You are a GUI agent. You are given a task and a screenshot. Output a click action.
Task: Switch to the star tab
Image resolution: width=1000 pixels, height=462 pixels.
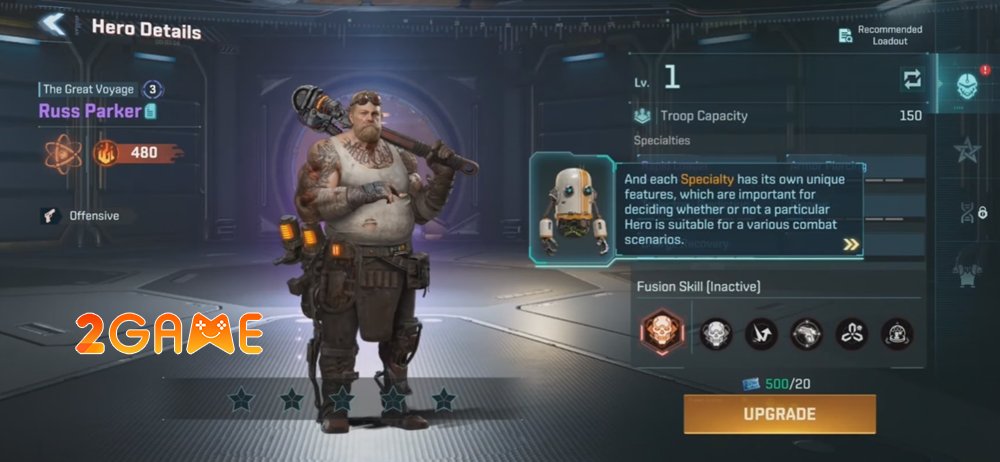click(967, 150)
